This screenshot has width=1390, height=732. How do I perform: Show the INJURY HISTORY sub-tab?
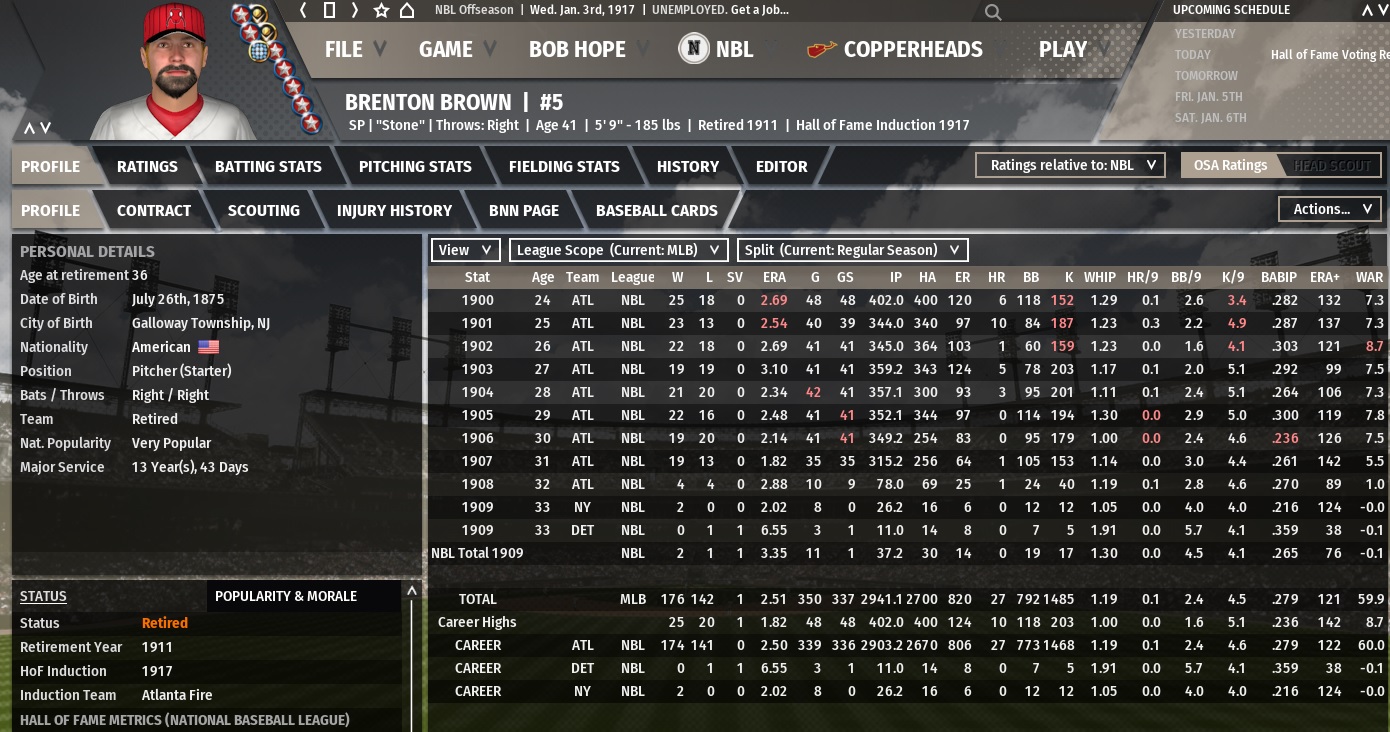(394, 211)
